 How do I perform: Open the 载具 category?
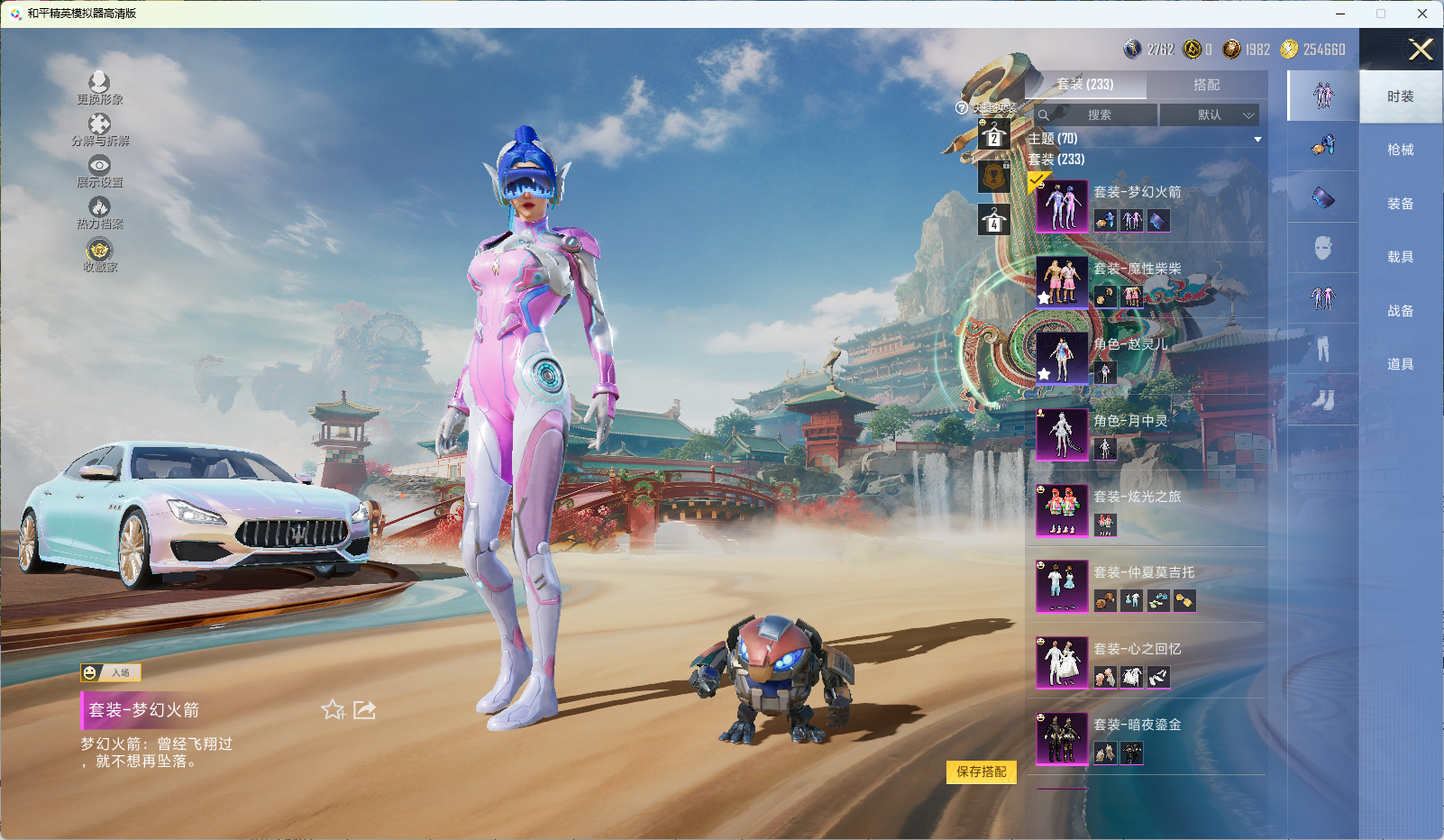pyautogui.click(x=1400, y=257)
